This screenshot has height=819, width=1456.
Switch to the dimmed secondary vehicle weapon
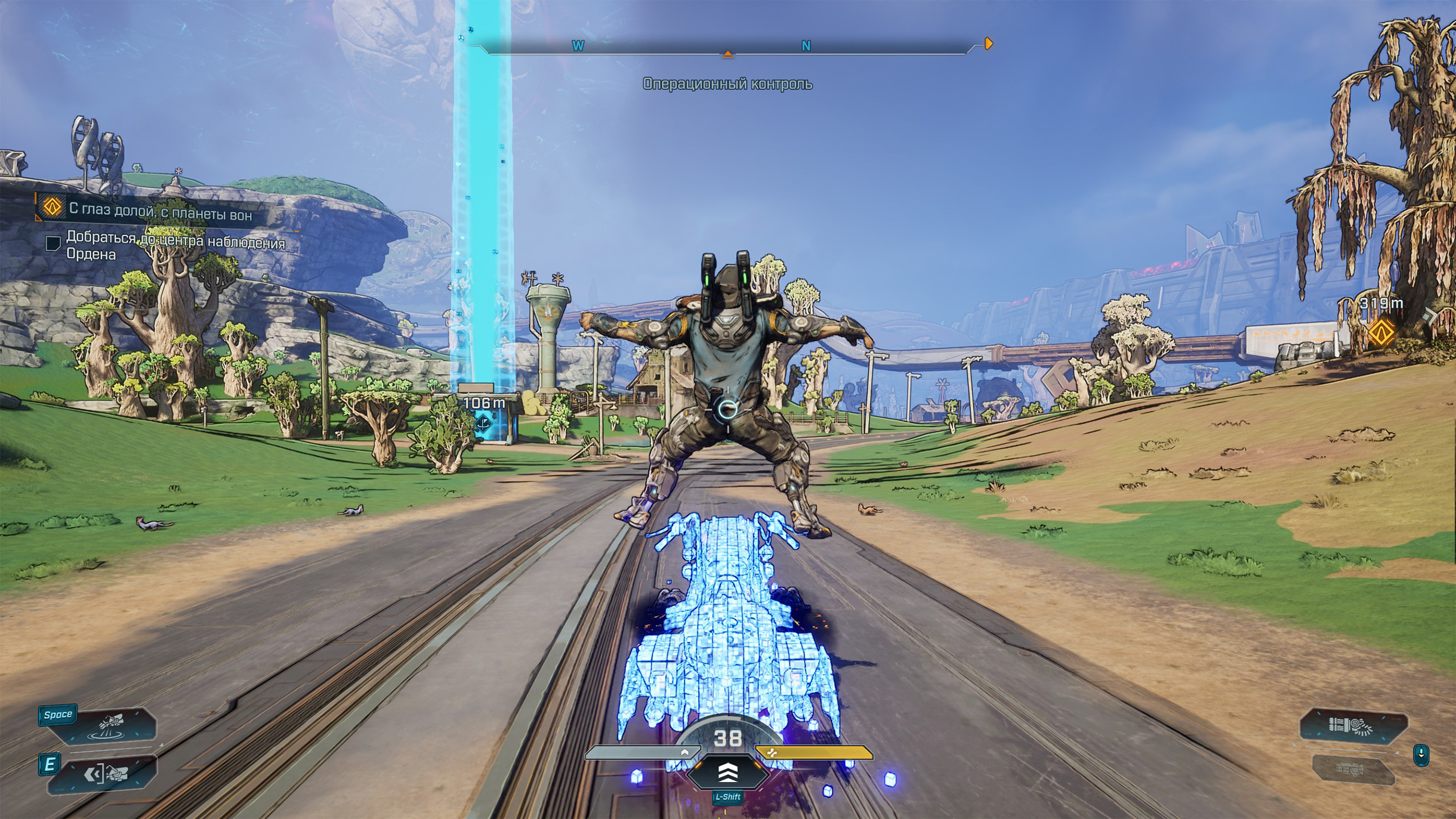point(1352,769)
